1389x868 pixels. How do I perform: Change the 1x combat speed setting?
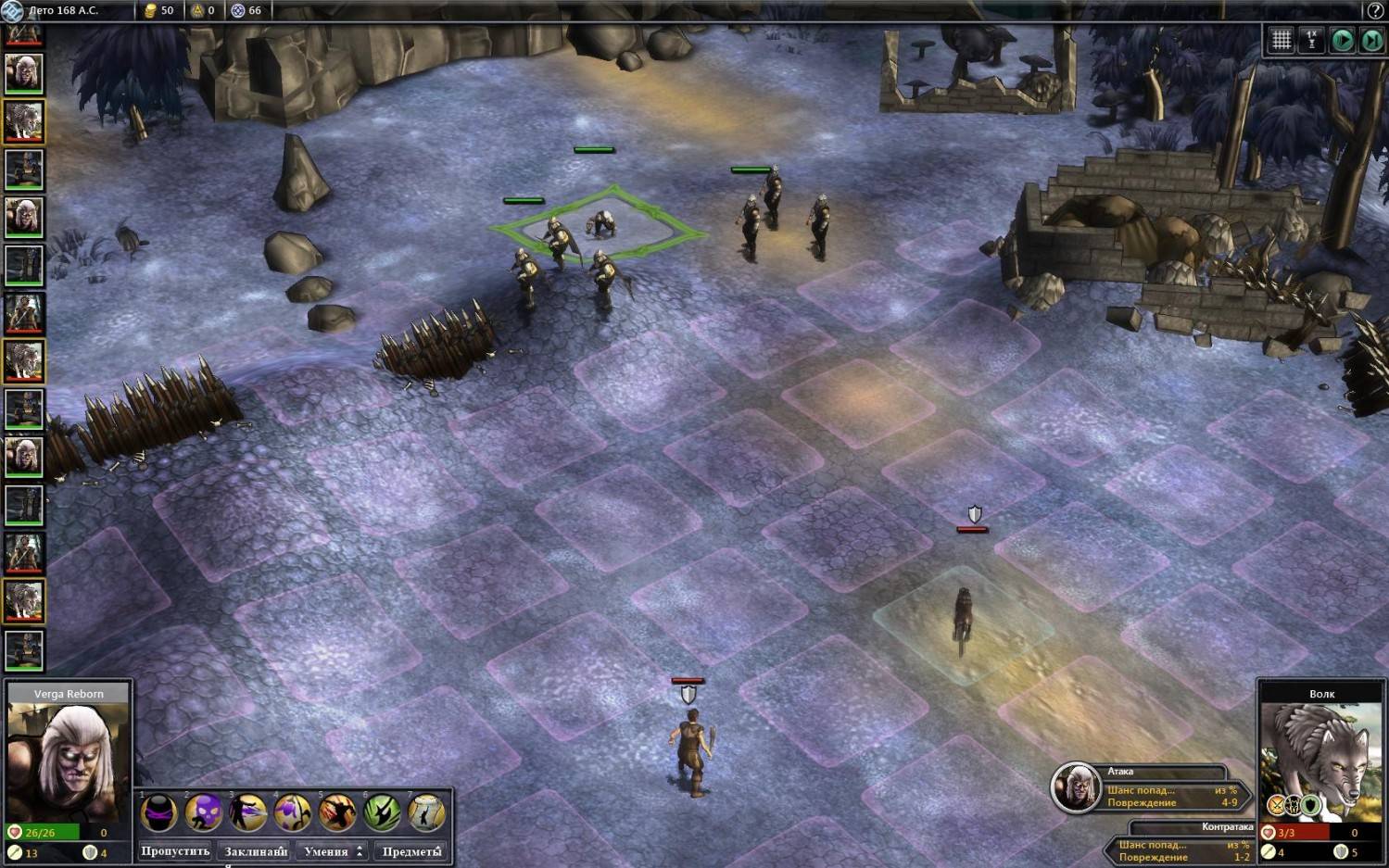(x=1311, y=40)
